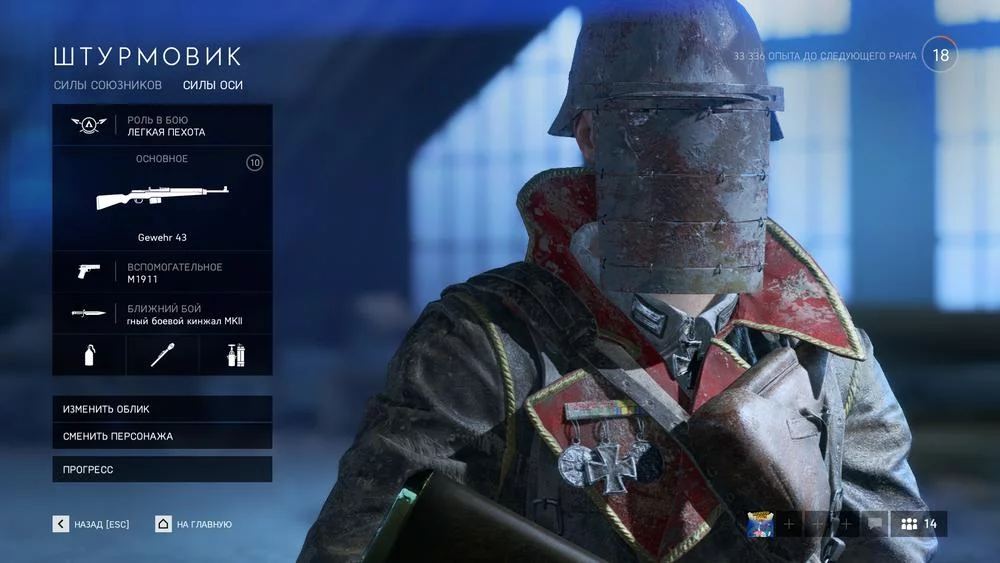Open the player emblem avatar in squad bar

click(x=761, y=524)
